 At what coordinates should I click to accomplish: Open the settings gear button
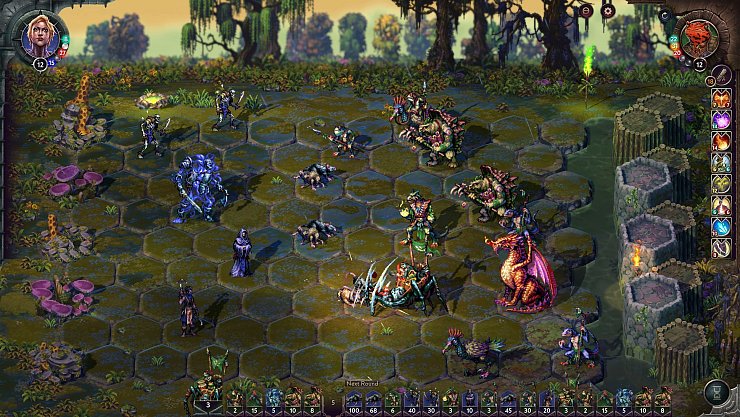607,12
